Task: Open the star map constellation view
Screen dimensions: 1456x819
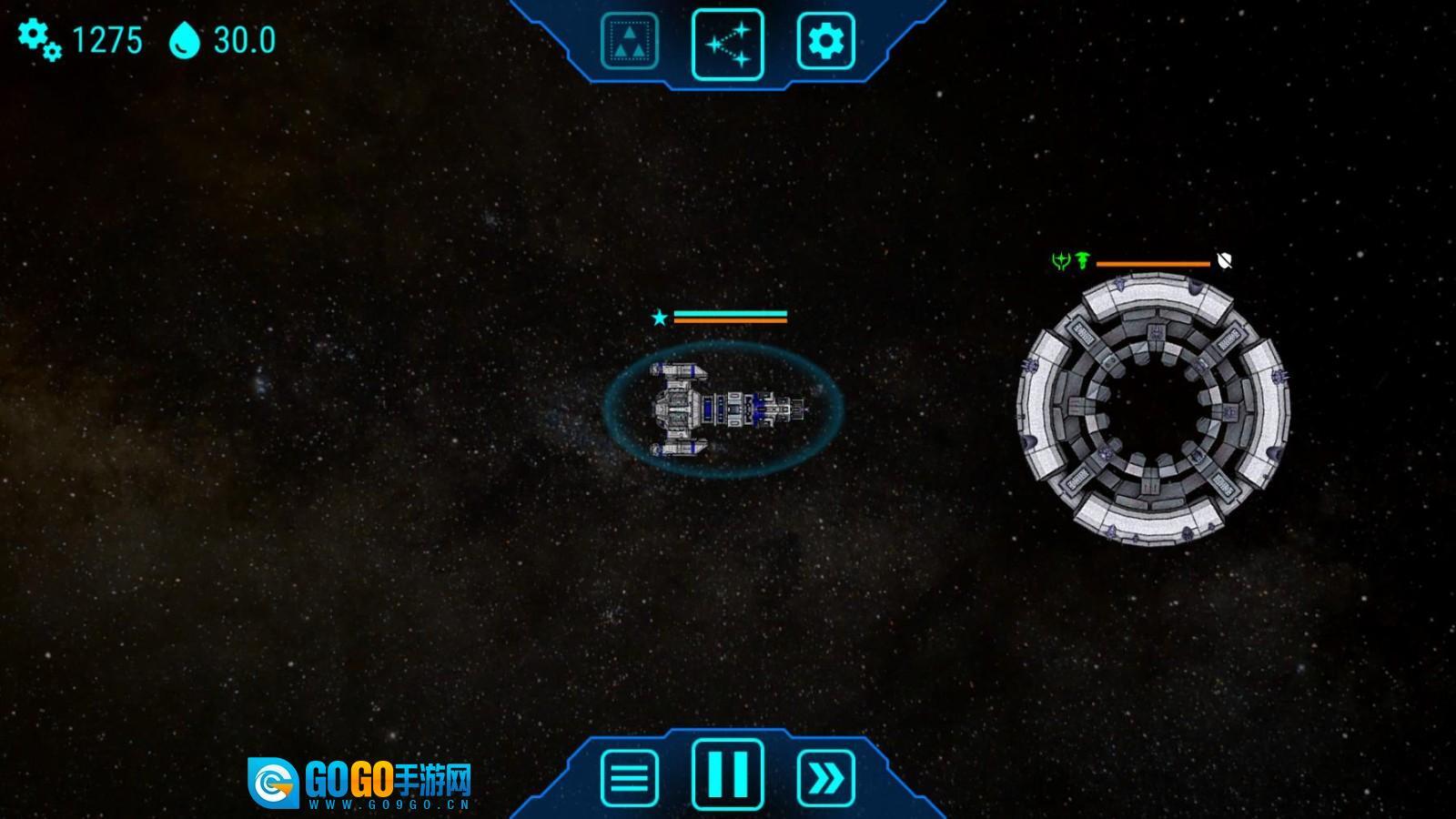Action: (x=728, y=44)
